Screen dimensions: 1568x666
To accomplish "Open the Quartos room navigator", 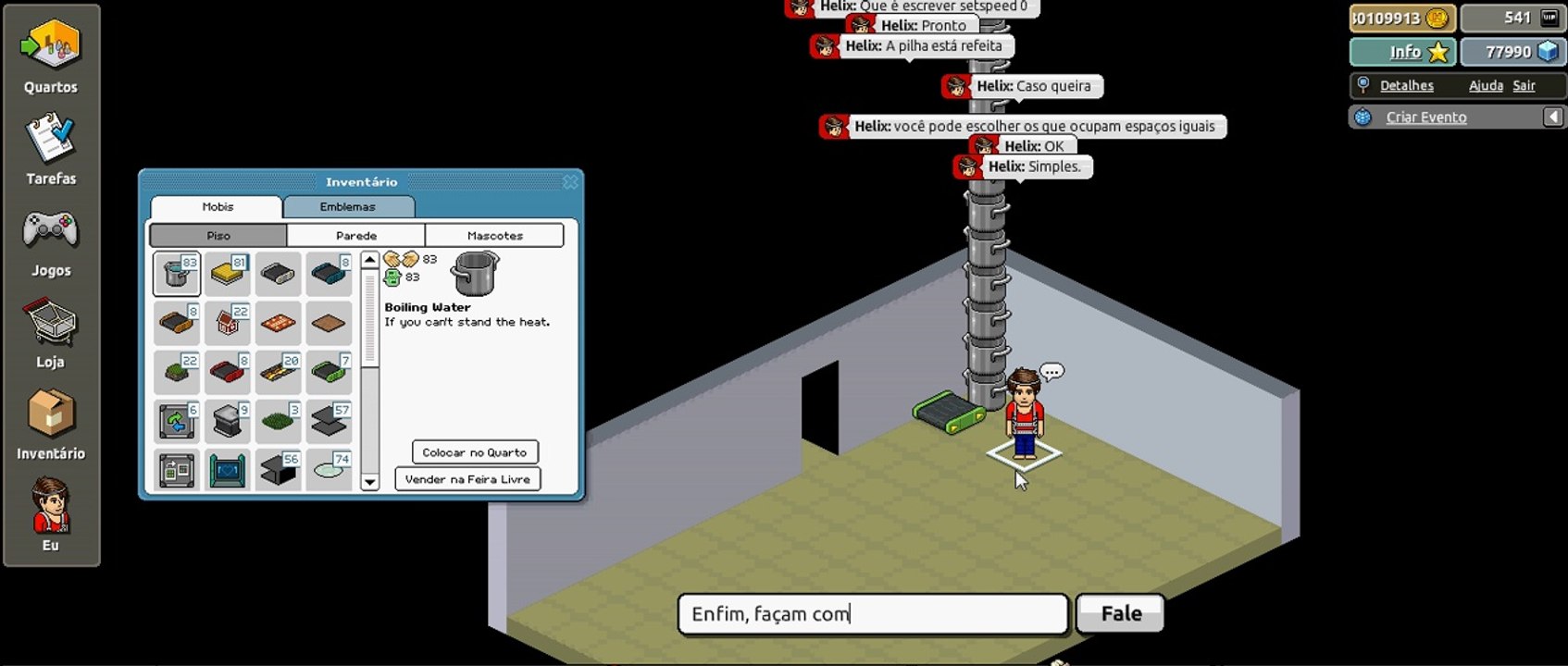I will coord(51,55).
